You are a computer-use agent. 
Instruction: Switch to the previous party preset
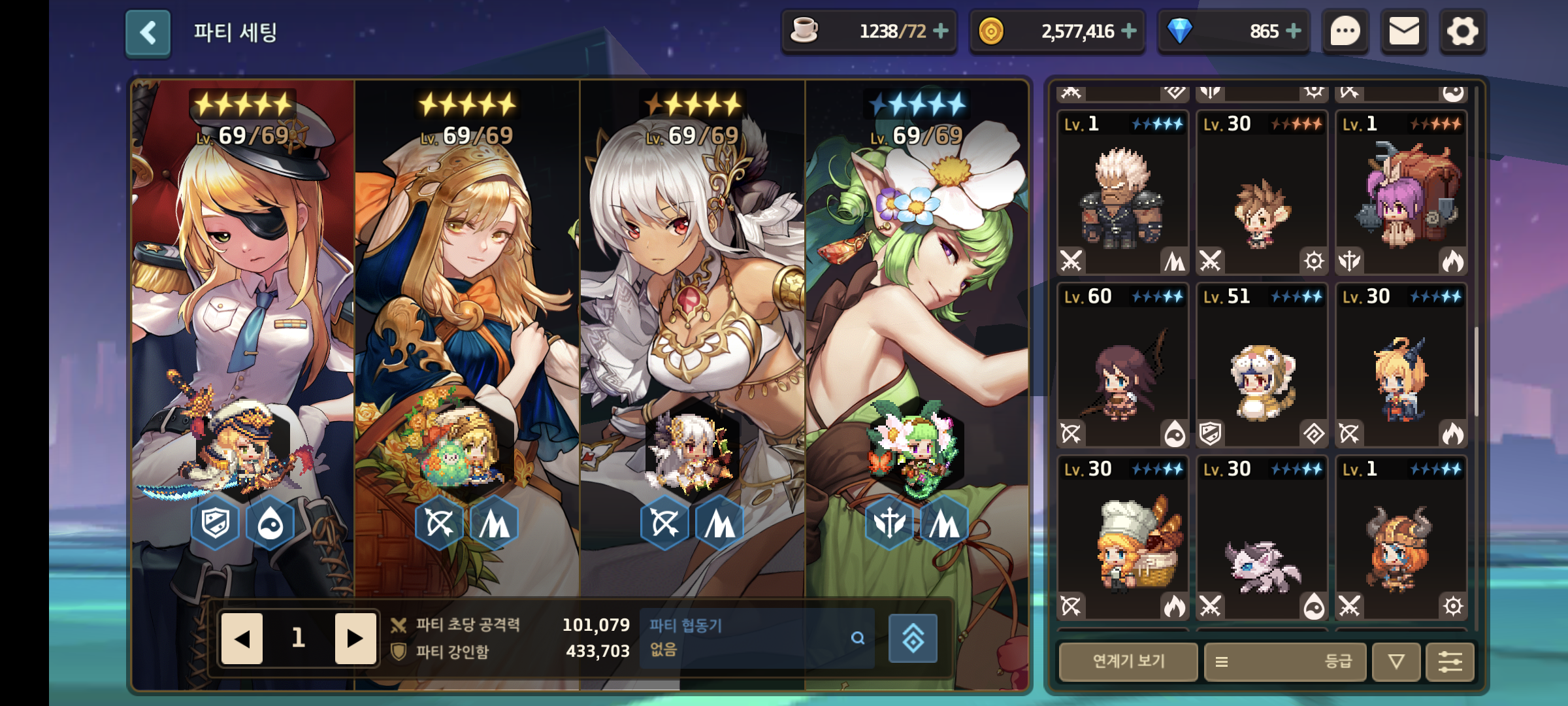pos(242,639)
